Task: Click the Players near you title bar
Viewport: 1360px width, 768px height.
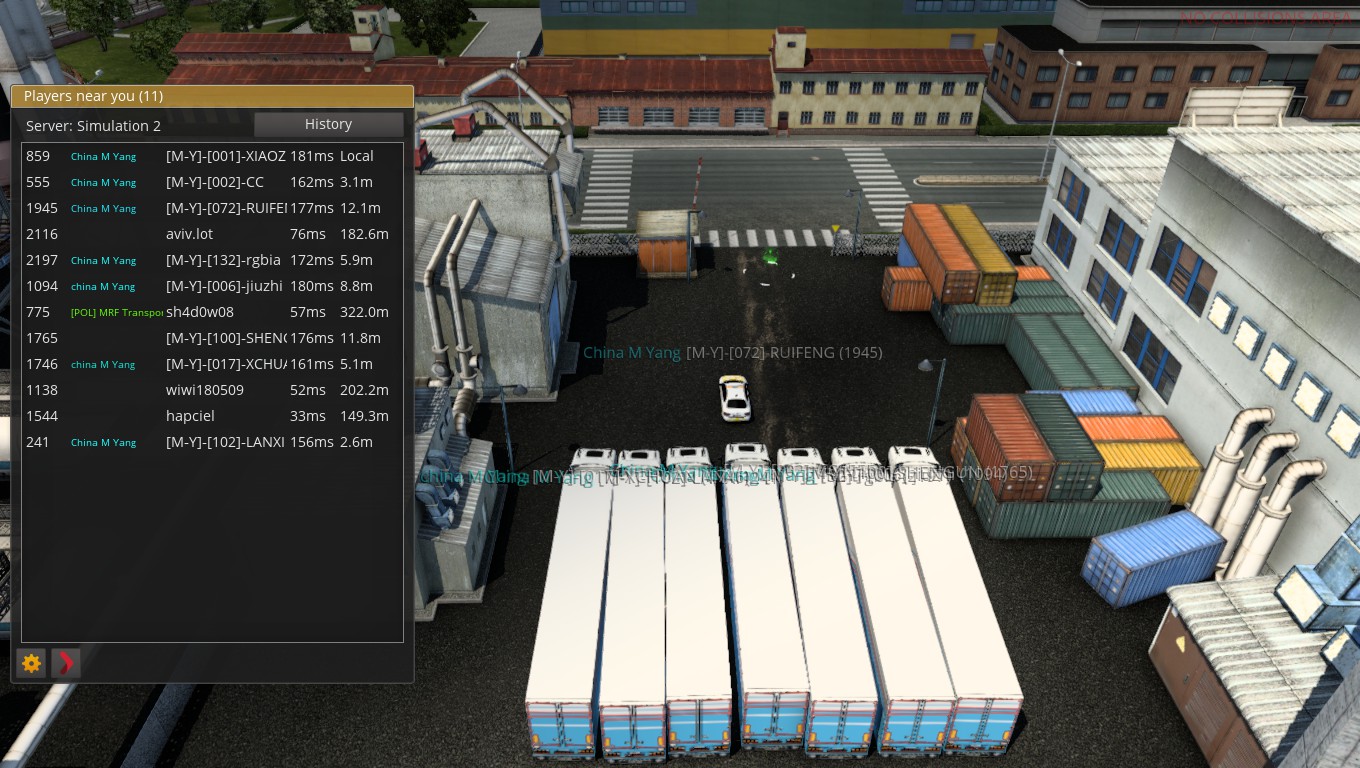Action: pyautogui.click(x=212, y=96)
